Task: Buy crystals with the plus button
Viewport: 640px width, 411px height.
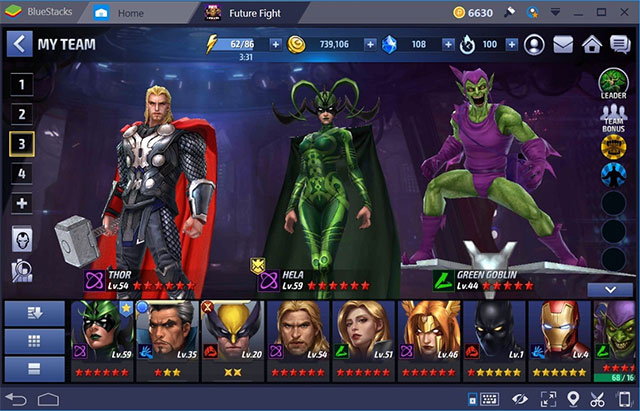Action: coord(445,44)
